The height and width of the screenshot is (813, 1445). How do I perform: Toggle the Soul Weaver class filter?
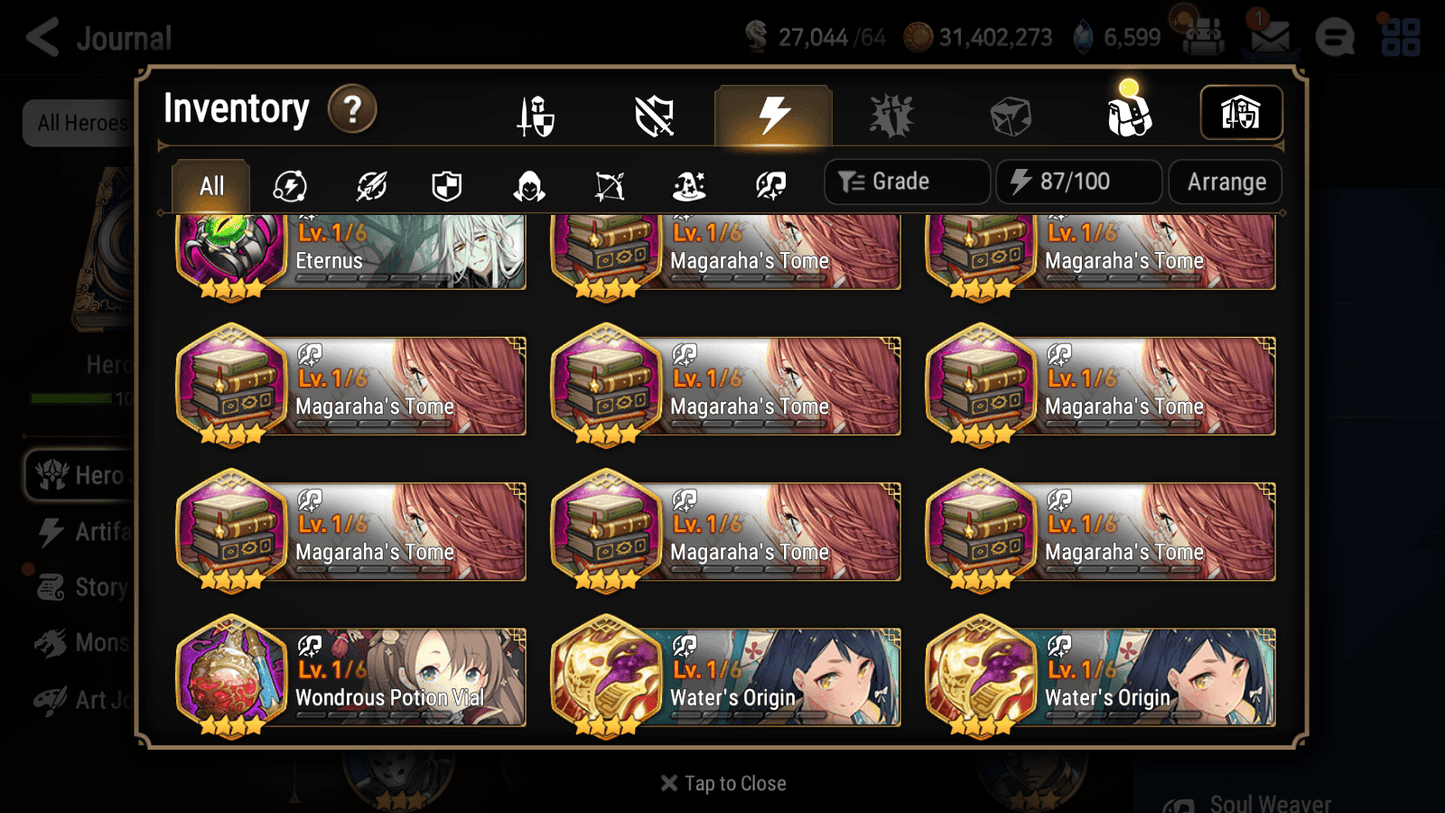(768, 182)
